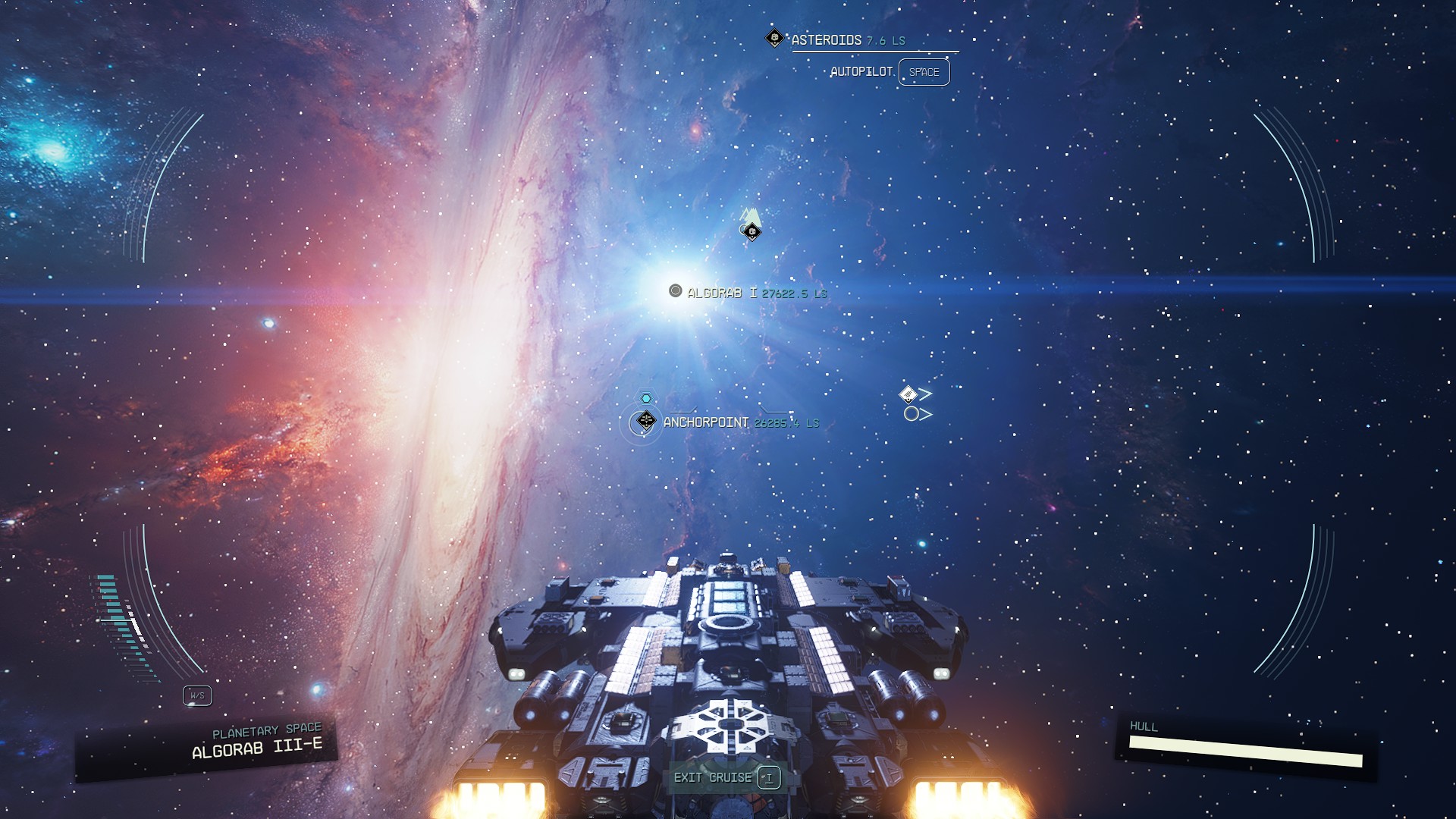Pick the teal hexagon marker above Anchorpoint
The height and width of the screenshot is (819, 1456).
click(646, 398)
